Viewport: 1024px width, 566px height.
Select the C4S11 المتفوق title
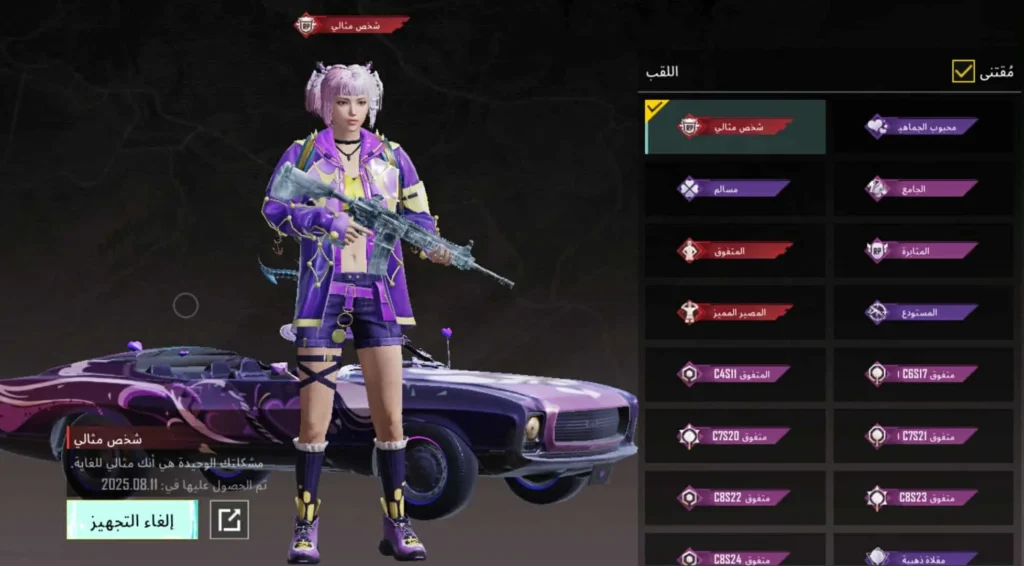point(735,374)
